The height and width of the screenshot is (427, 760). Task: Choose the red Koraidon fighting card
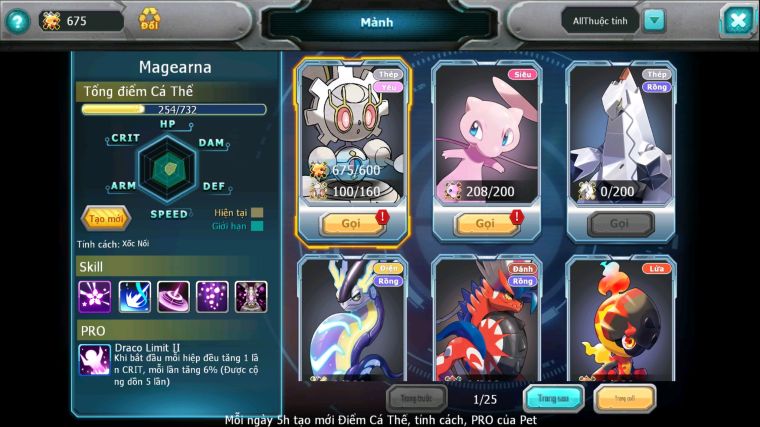(486, 320)
